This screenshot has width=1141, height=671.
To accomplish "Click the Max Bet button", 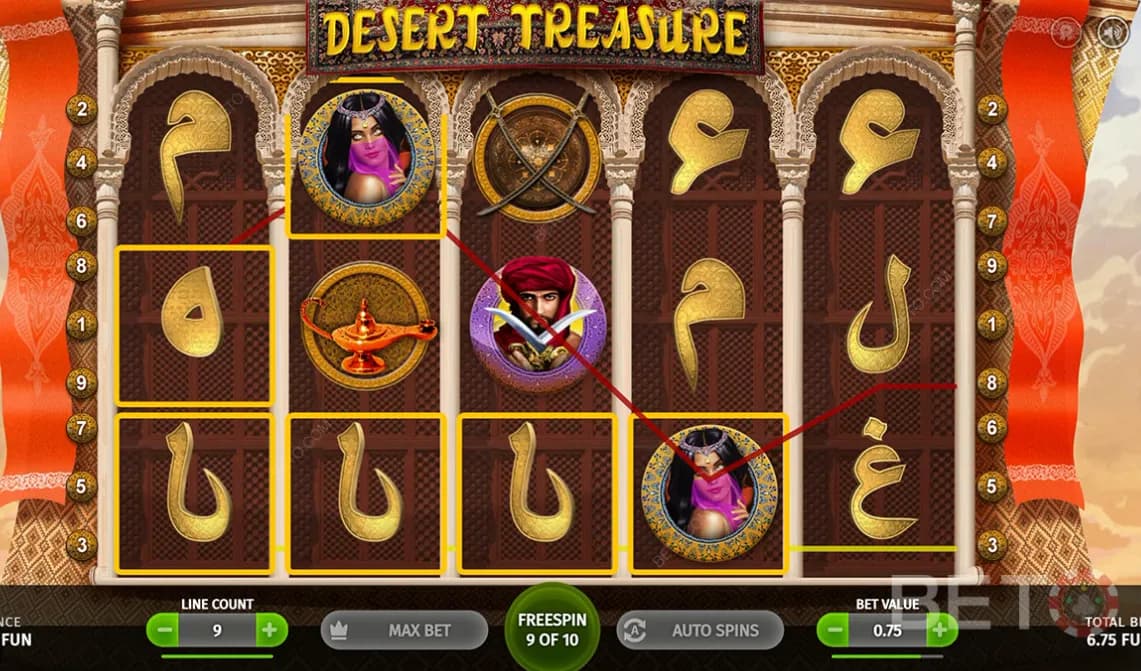I will [404, 631].
